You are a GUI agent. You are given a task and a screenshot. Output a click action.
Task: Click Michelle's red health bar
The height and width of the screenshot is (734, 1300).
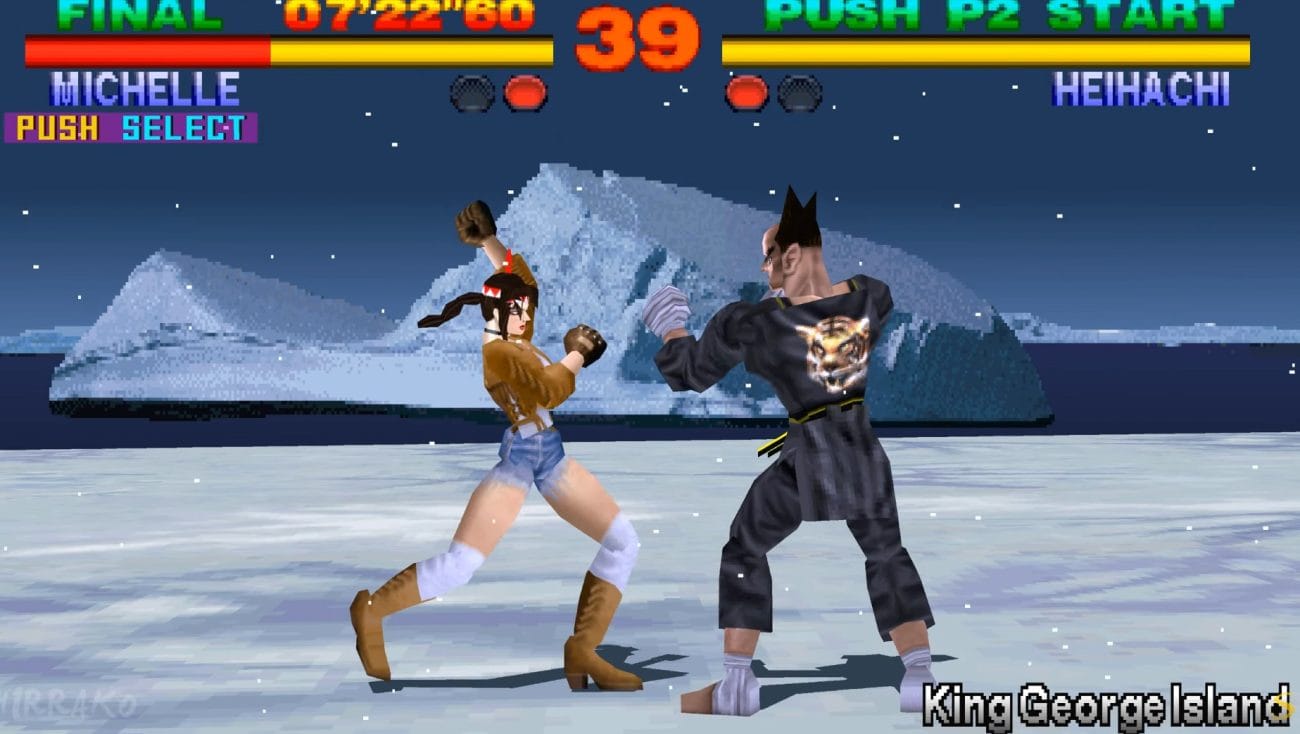145,48
